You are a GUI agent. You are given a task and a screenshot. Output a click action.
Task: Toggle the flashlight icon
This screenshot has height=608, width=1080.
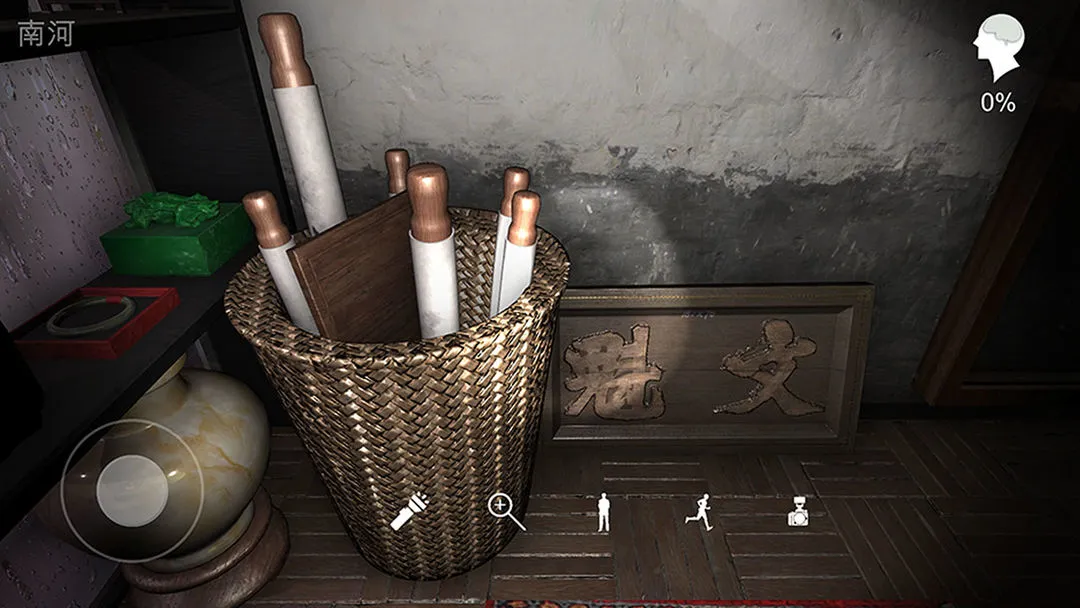point(409,511)
